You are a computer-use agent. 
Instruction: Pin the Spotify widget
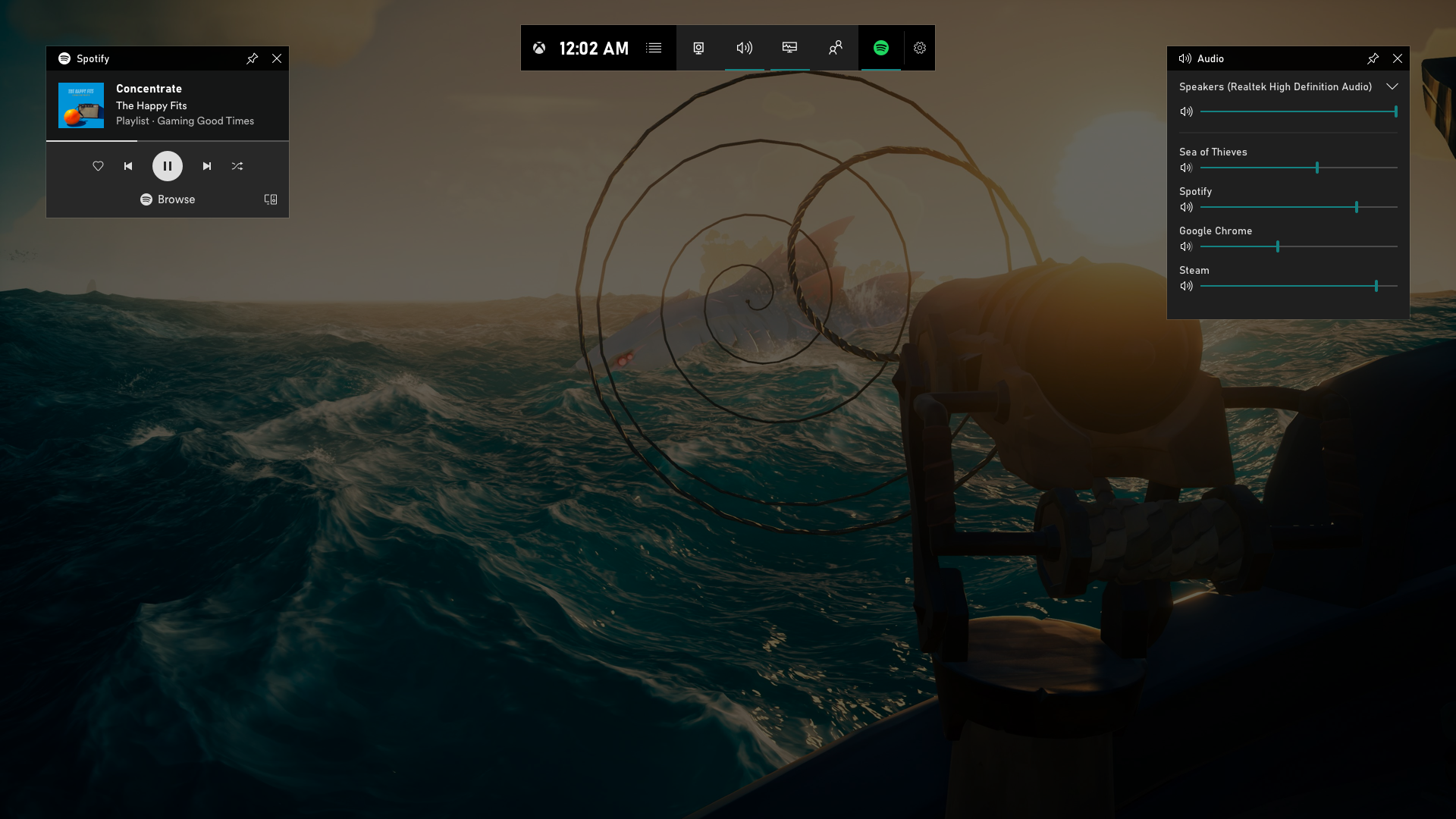click(253, 58)
